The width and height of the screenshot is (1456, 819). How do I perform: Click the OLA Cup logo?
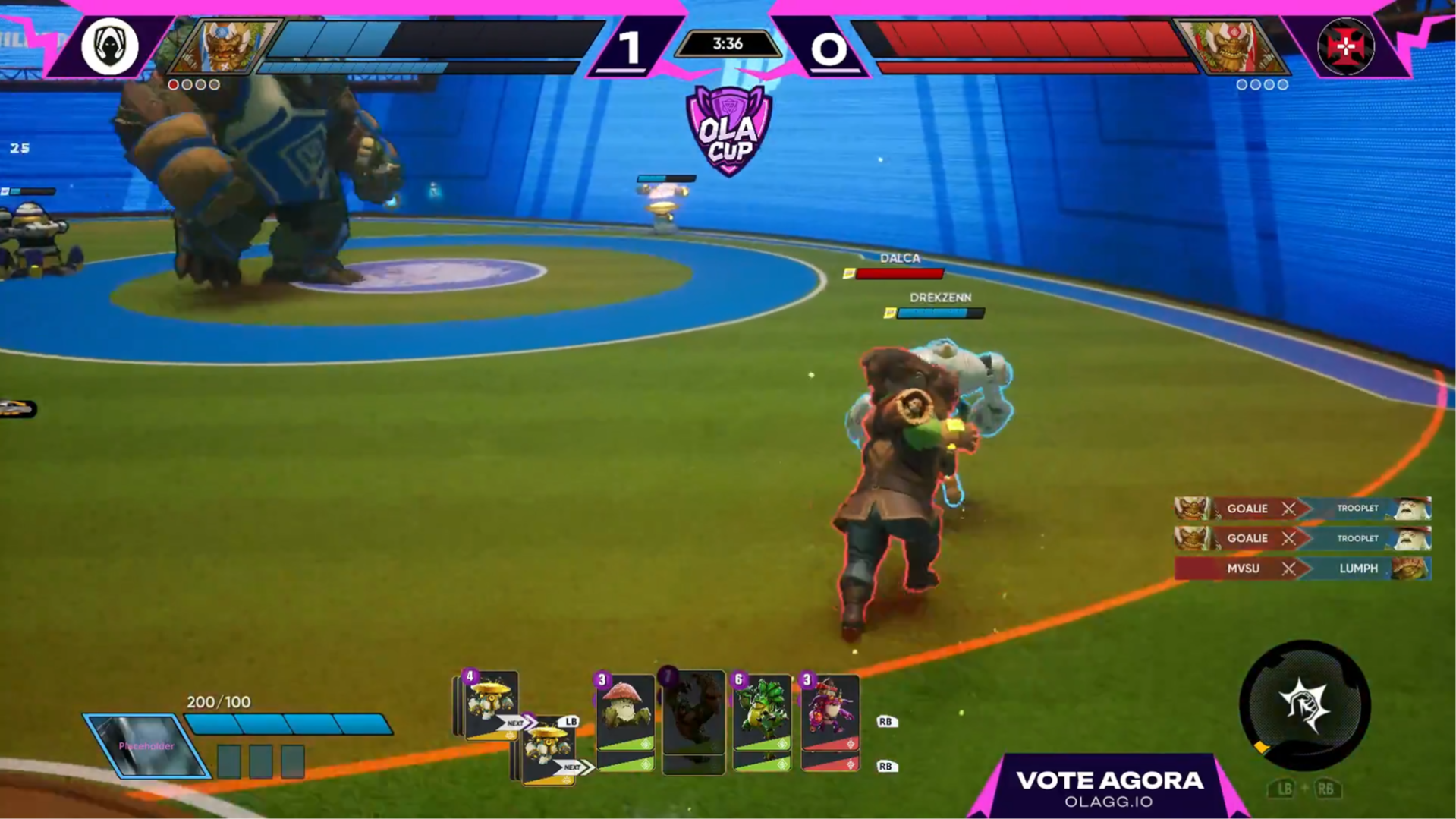pos(728,131)
